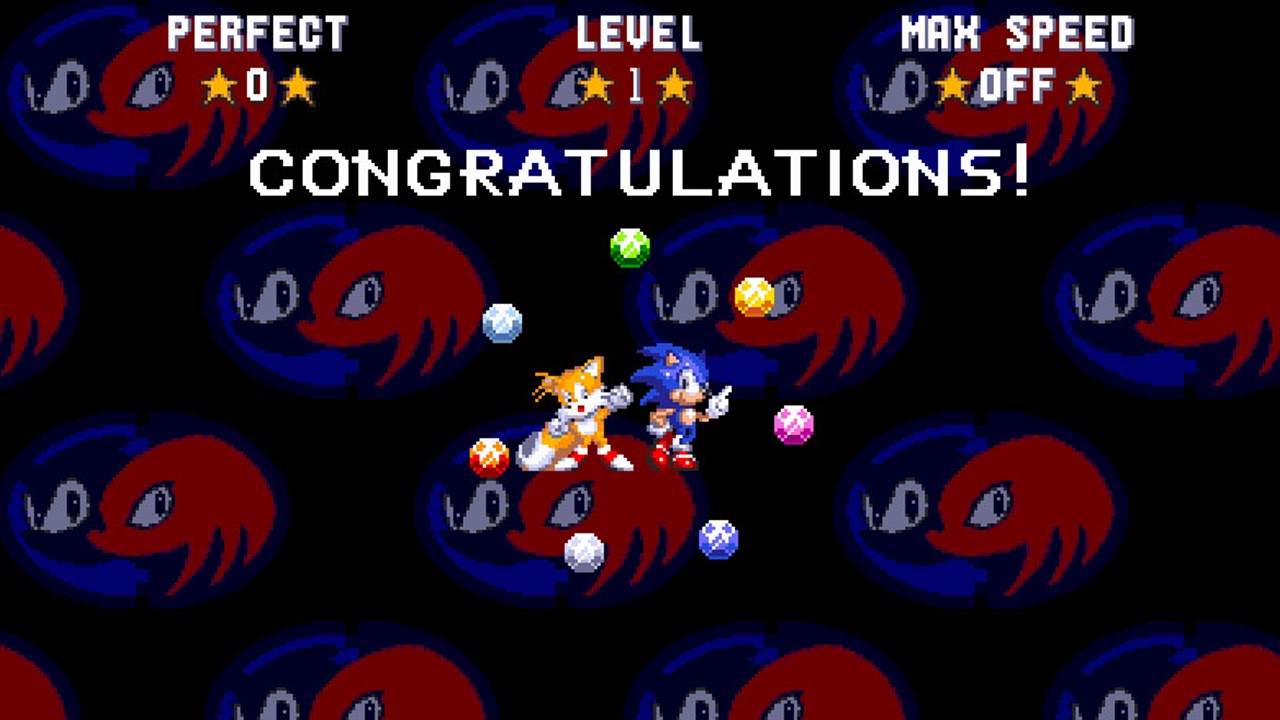Click the star left of the PERFECT count
1280x720 pixels.
(219, 85)
